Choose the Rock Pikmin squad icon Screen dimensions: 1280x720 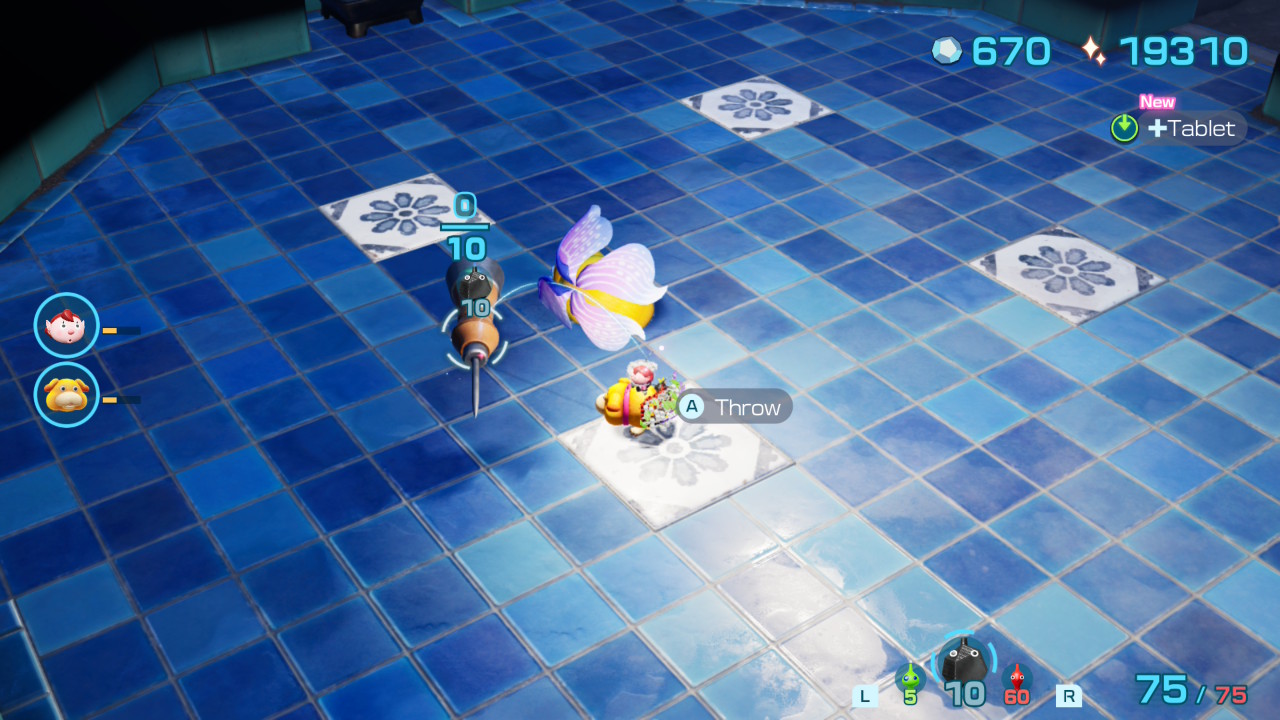(964, 662)
